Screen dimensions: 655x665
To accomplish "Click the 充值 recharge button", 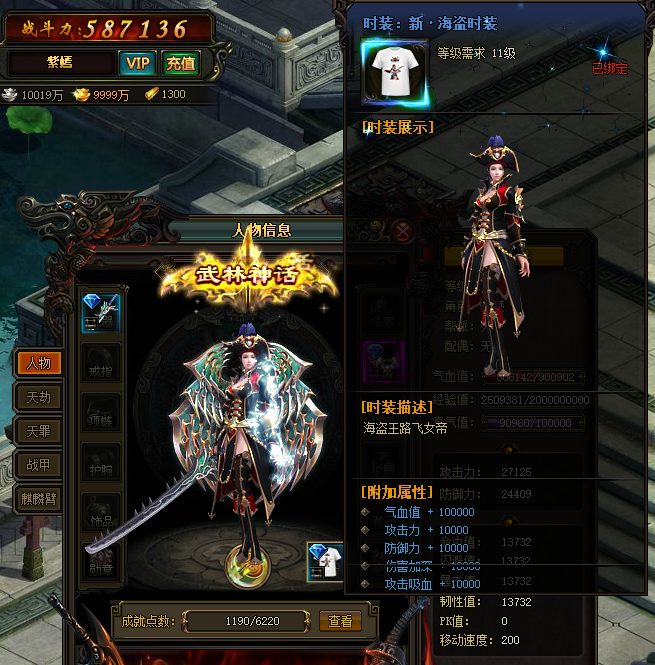I will point(180,64).
